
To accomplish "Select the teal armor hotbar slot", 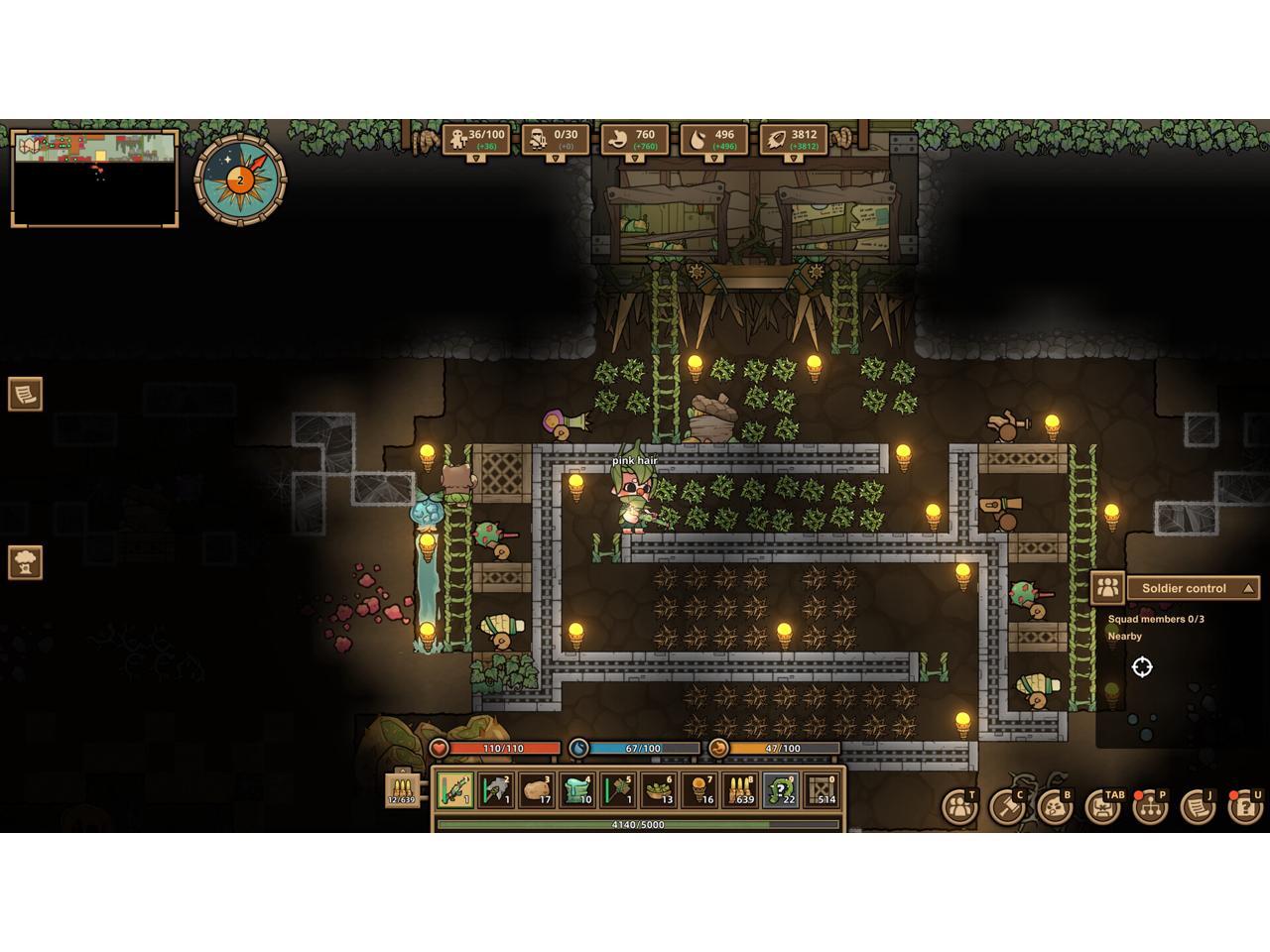I will [x=577, y=790].
